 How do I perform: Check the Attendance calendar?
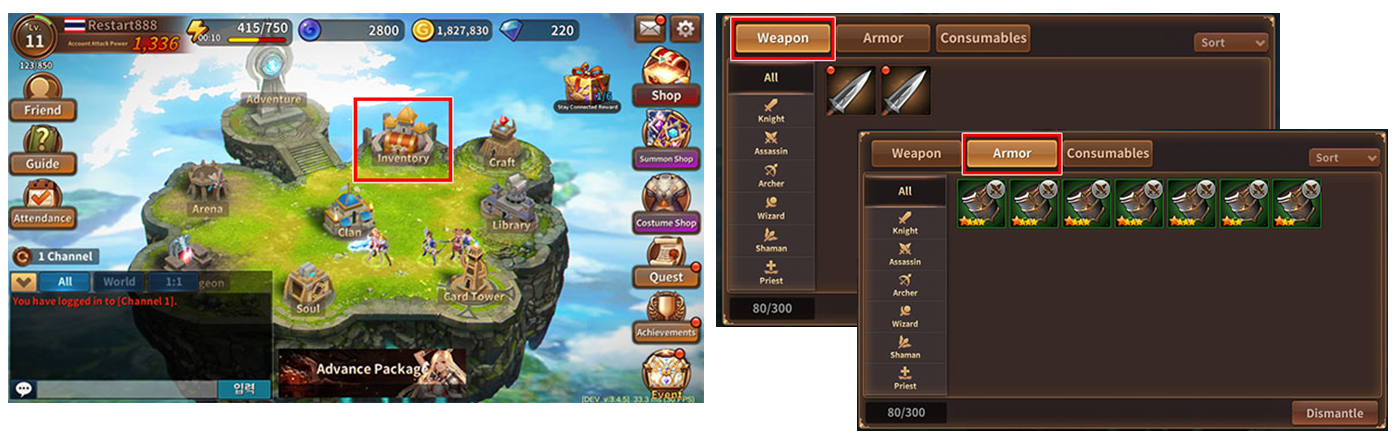[42, 205]
